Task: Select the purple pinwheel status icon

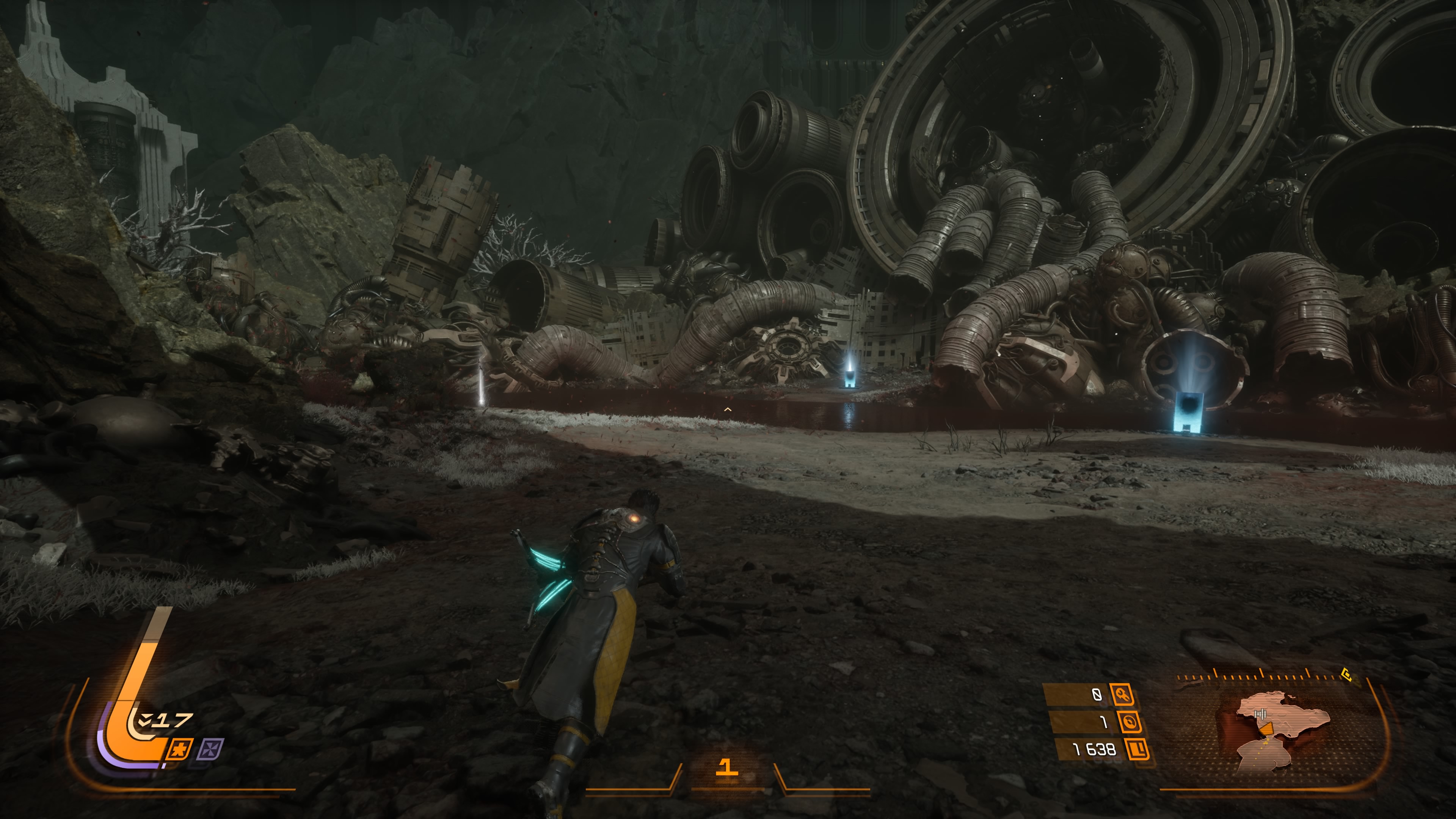Action: (x=210, y=750)
